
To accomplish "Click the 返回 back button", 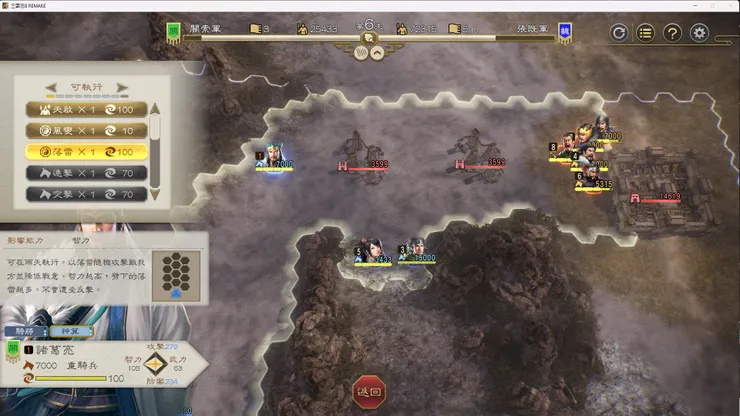I will coord(369,393).
